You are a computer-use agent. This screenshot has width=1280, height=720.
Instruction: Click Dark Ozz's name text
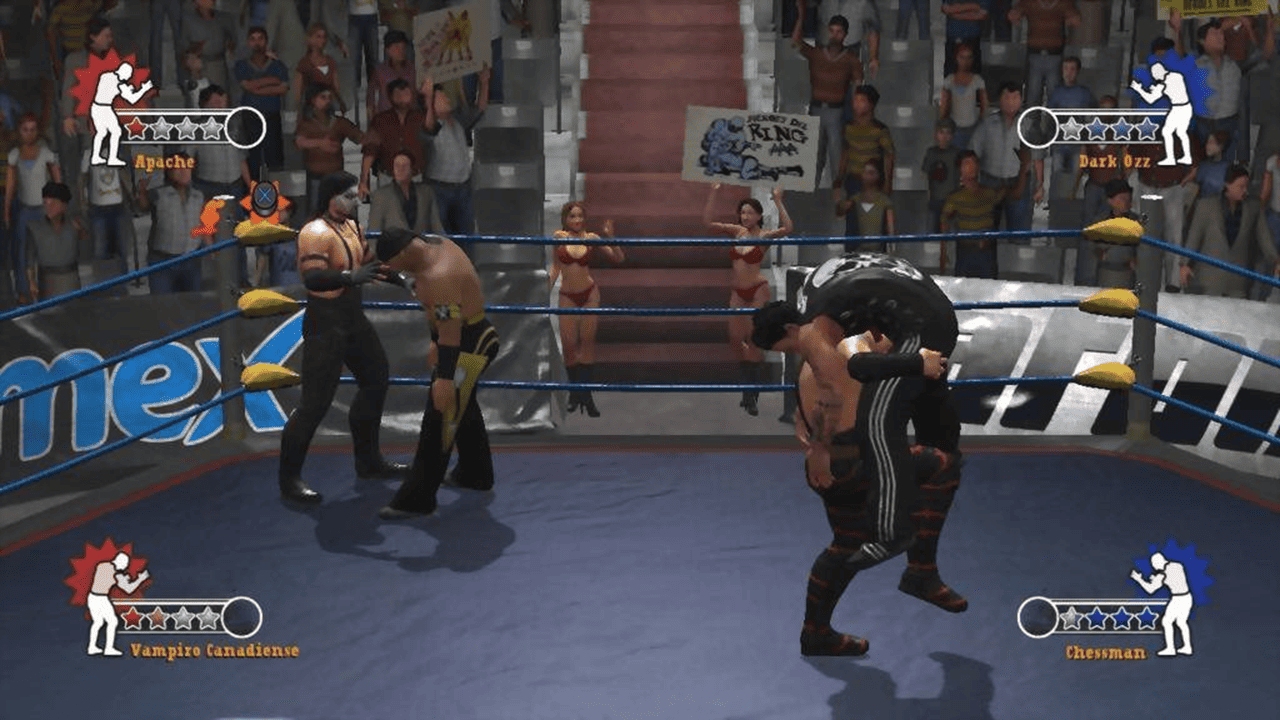(1115, 160)
